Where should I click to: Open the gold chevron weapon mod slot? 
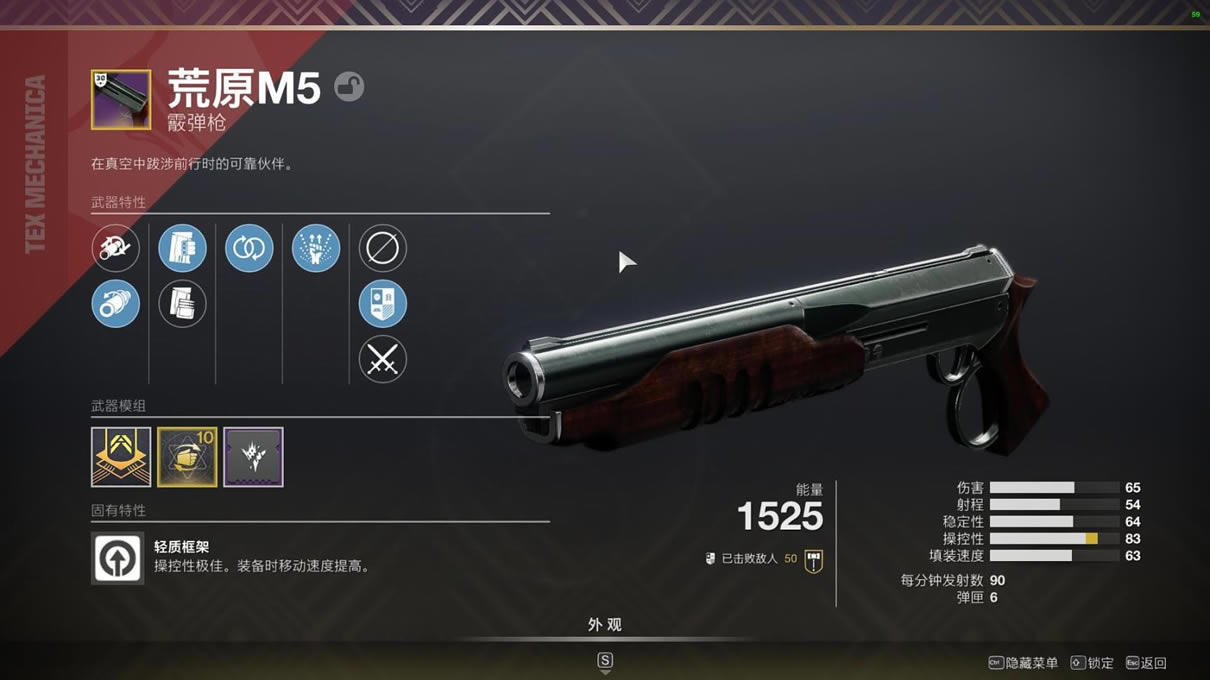[x=121, y=457]
